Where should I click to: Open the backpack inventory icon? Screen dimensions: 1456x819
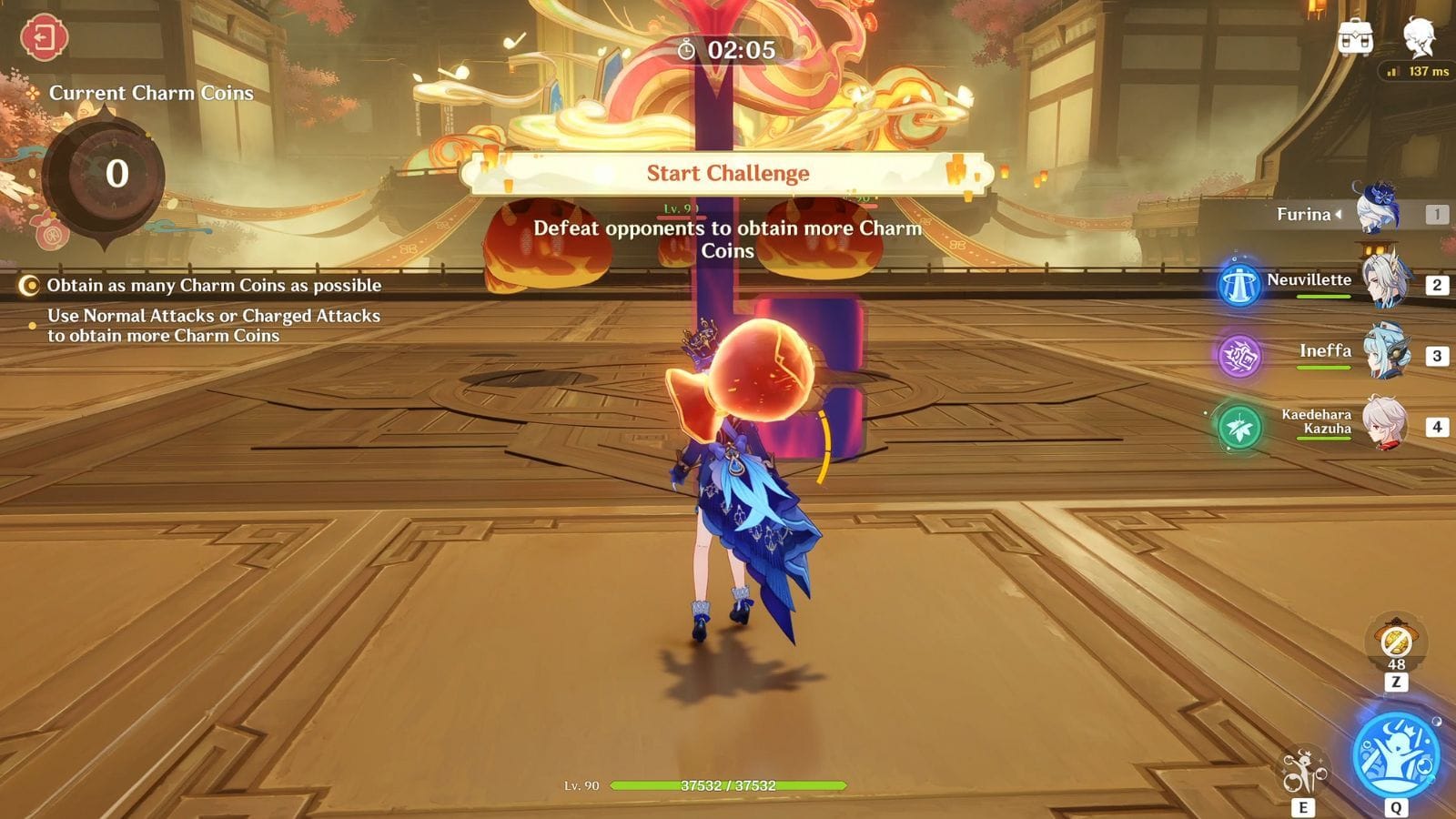pos(1355,39)
